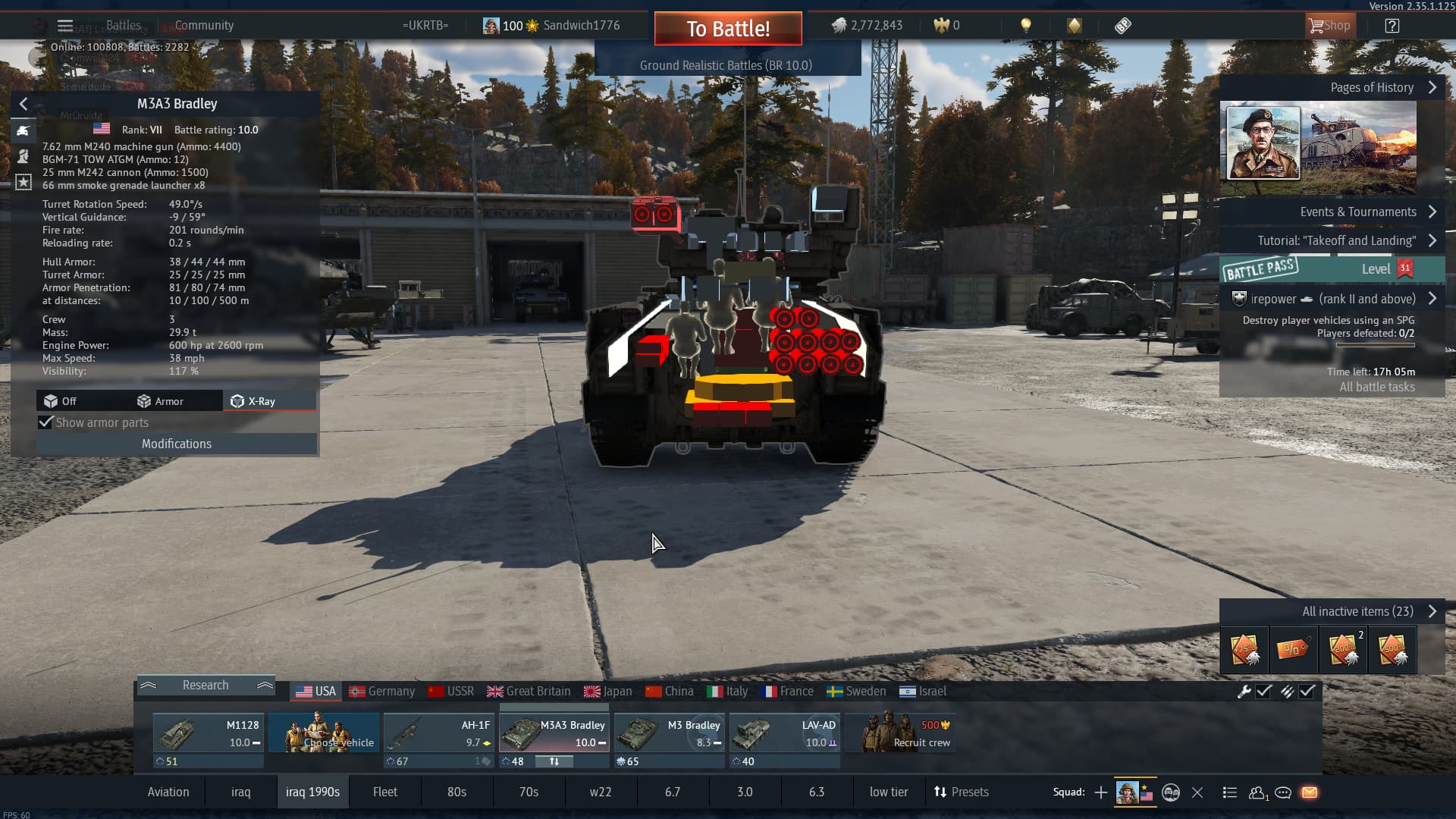1456x819 pixels.
Task: Open the Modifications panel
Action: pos(176,444)
